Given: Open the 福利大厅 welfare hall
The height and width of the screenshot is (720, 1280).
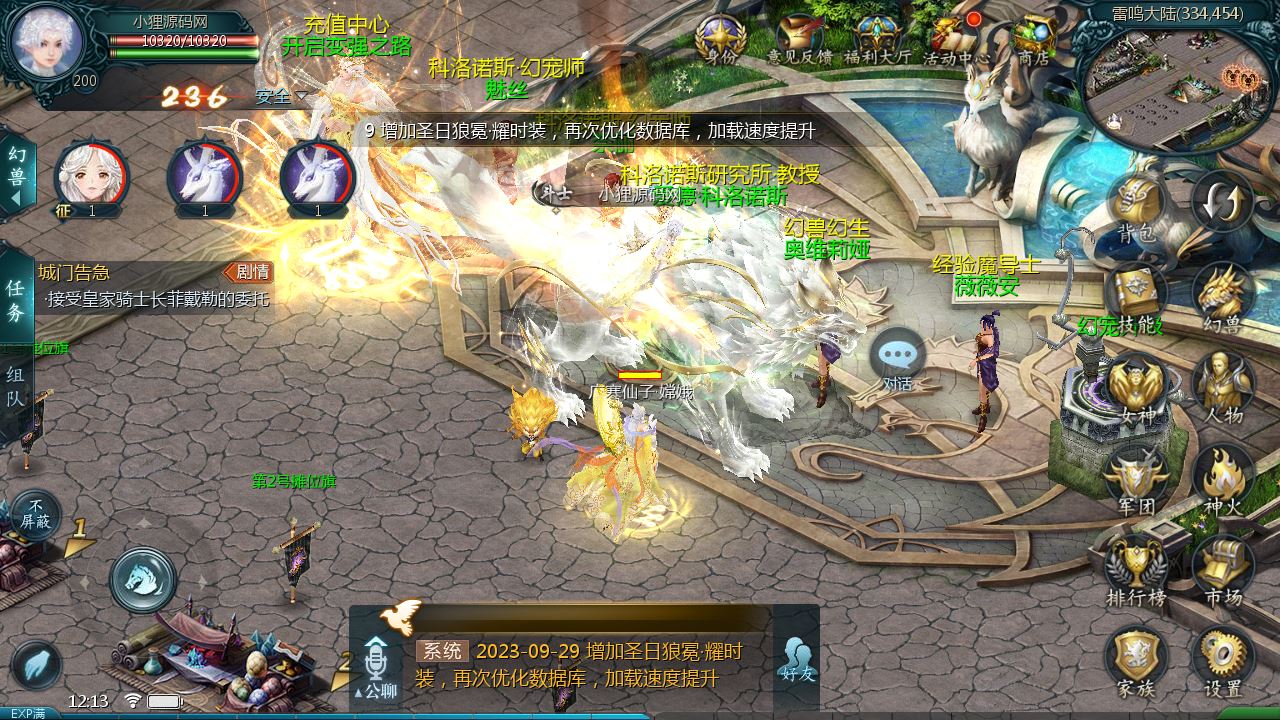Looking at the screenshot, I should click(877, 40).
